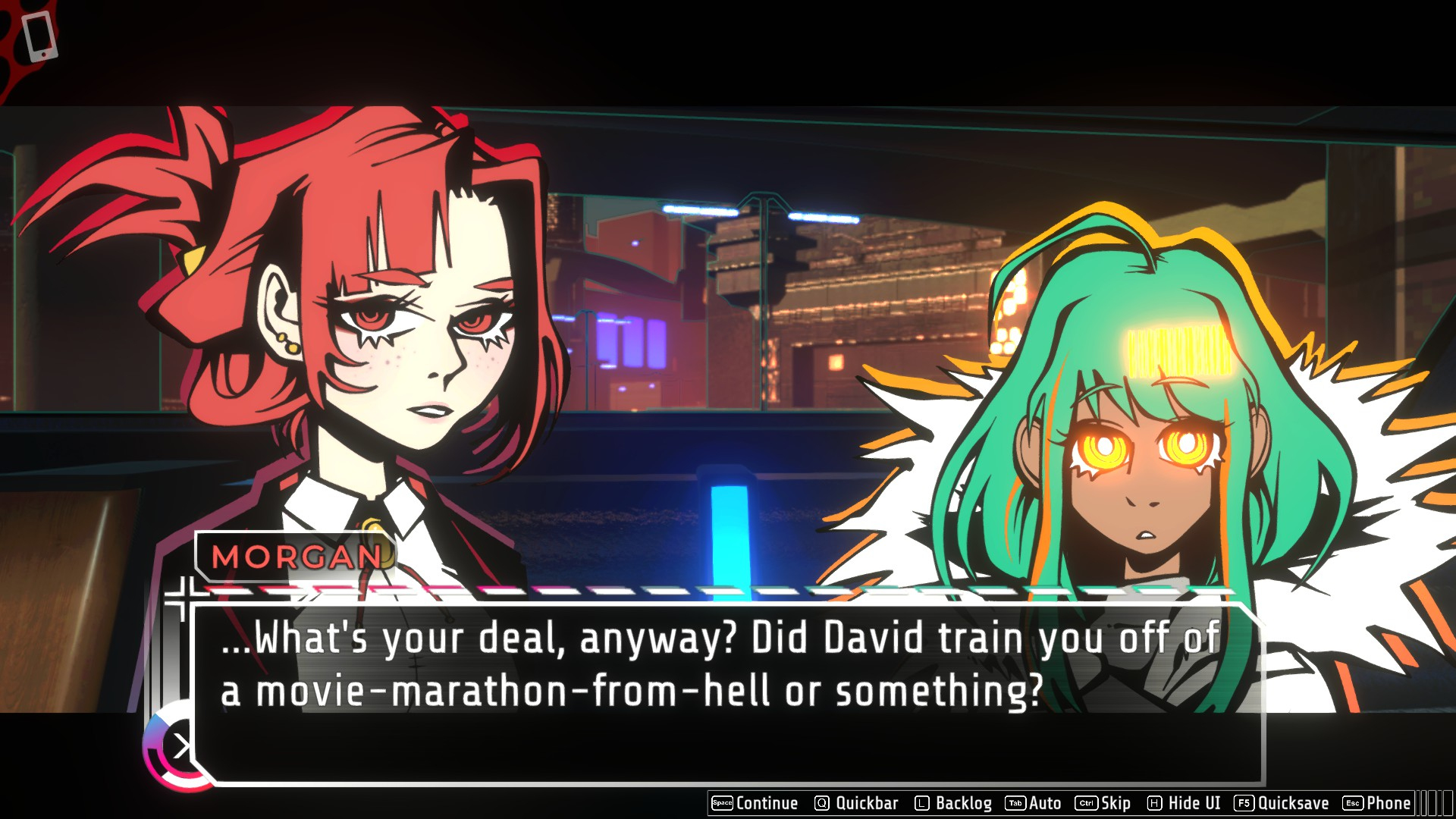1456x819 pixels.
Task: Open the Quickbar
Action: pos(856,803)
